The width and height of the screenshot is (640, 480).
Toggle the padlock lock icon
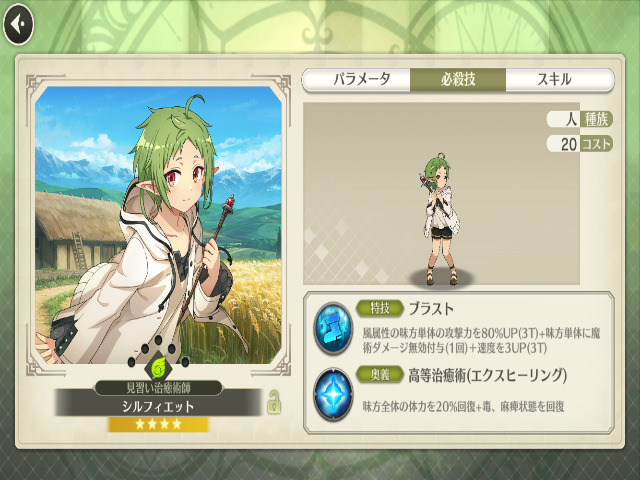[271, 403]
